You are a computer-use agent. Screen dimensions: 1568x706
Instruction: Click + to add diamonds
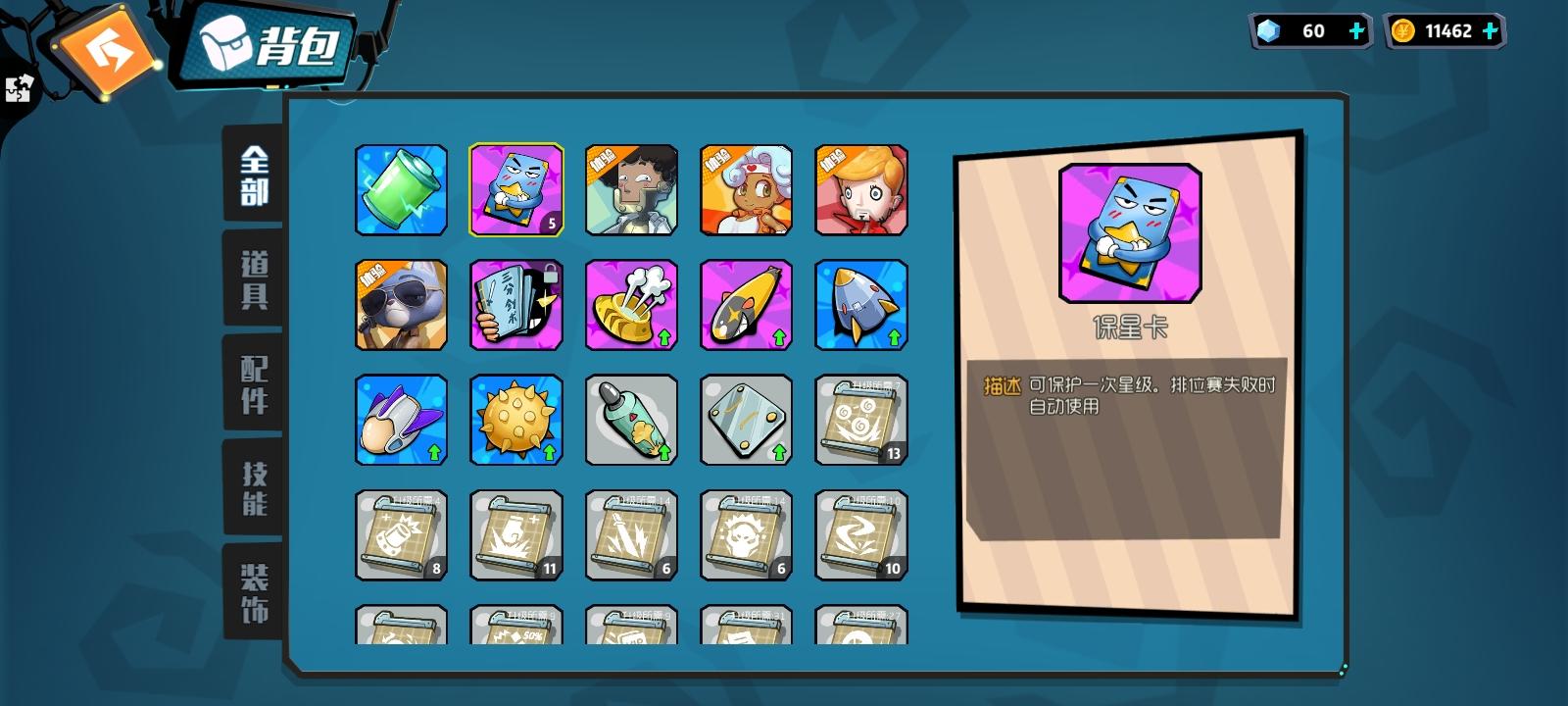[1355, 30]
